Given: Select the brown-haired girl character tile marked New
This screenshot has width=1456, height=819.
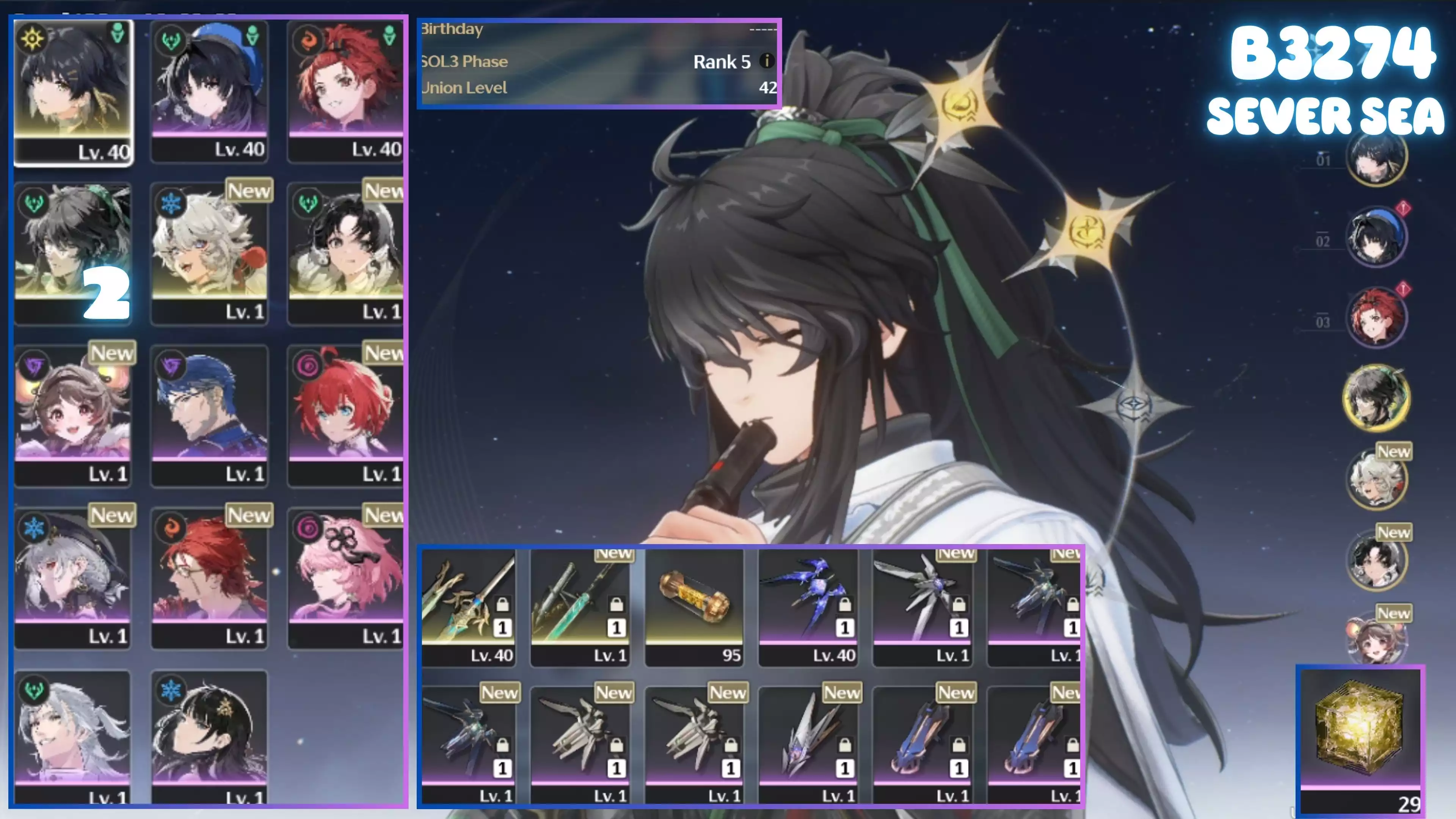Looking at the screenshot, I should pyautogui.click(x=73, y=416).
